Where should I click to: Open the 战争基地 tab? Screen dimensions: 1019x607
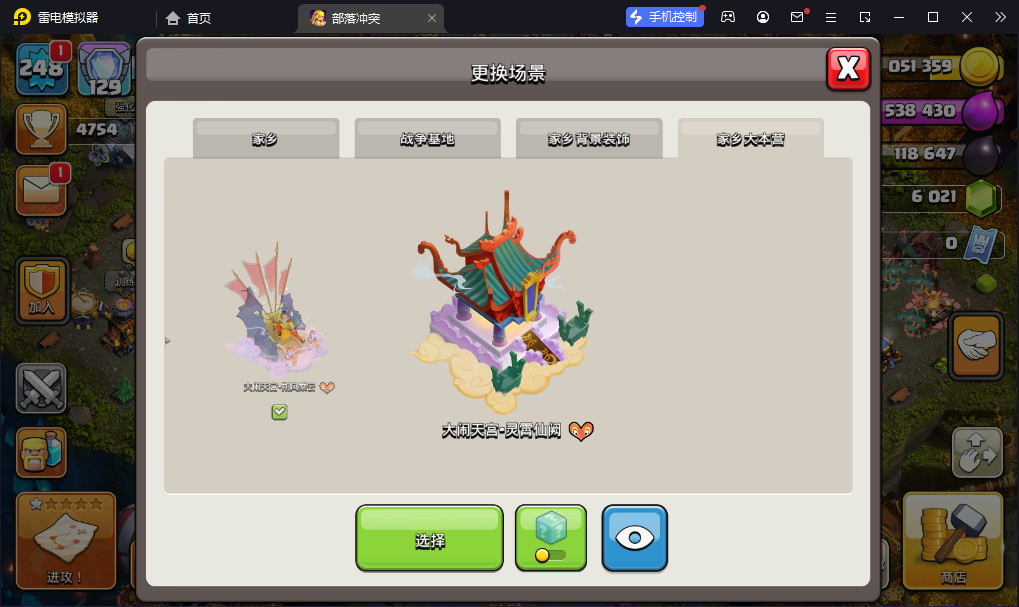click(427, 139)
